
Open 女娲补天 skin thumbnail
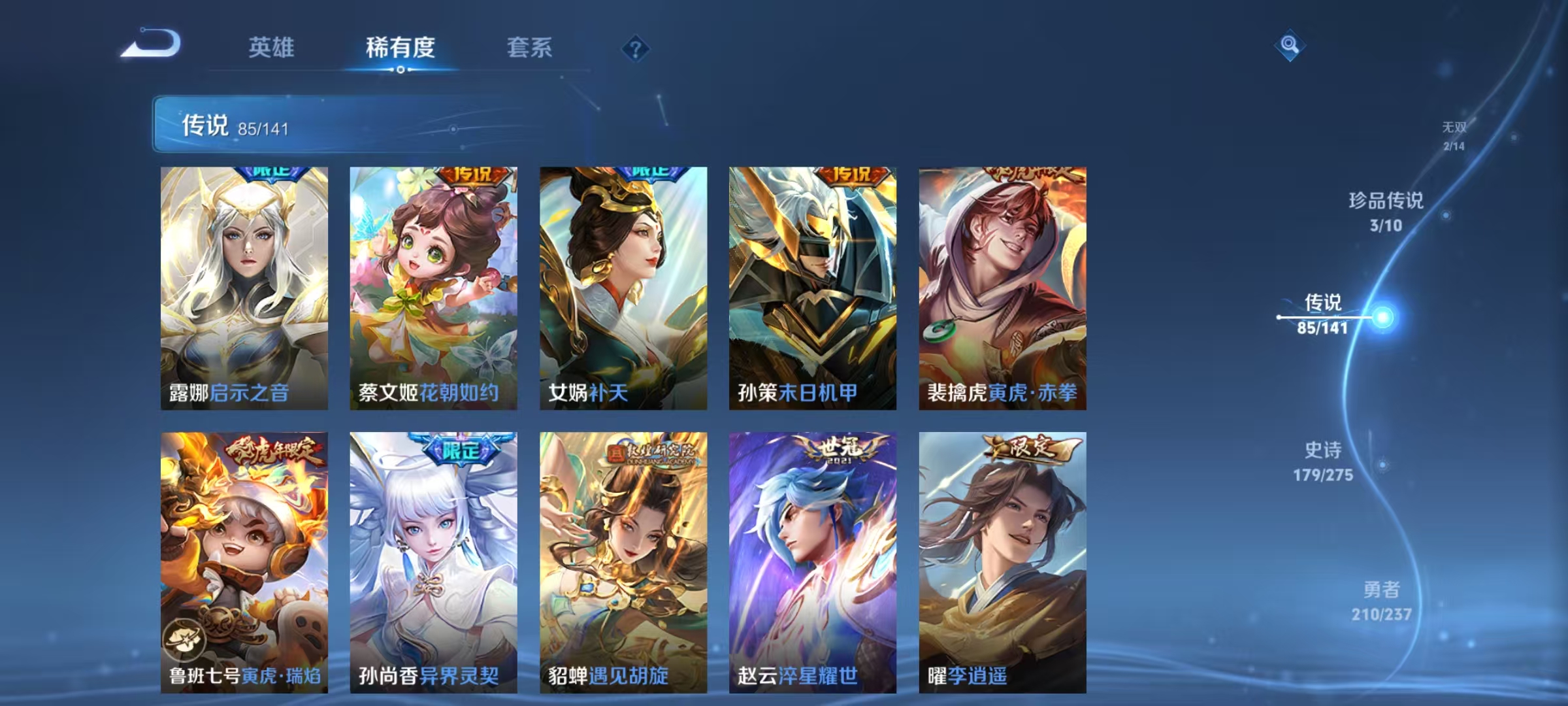tap(622, 288)
